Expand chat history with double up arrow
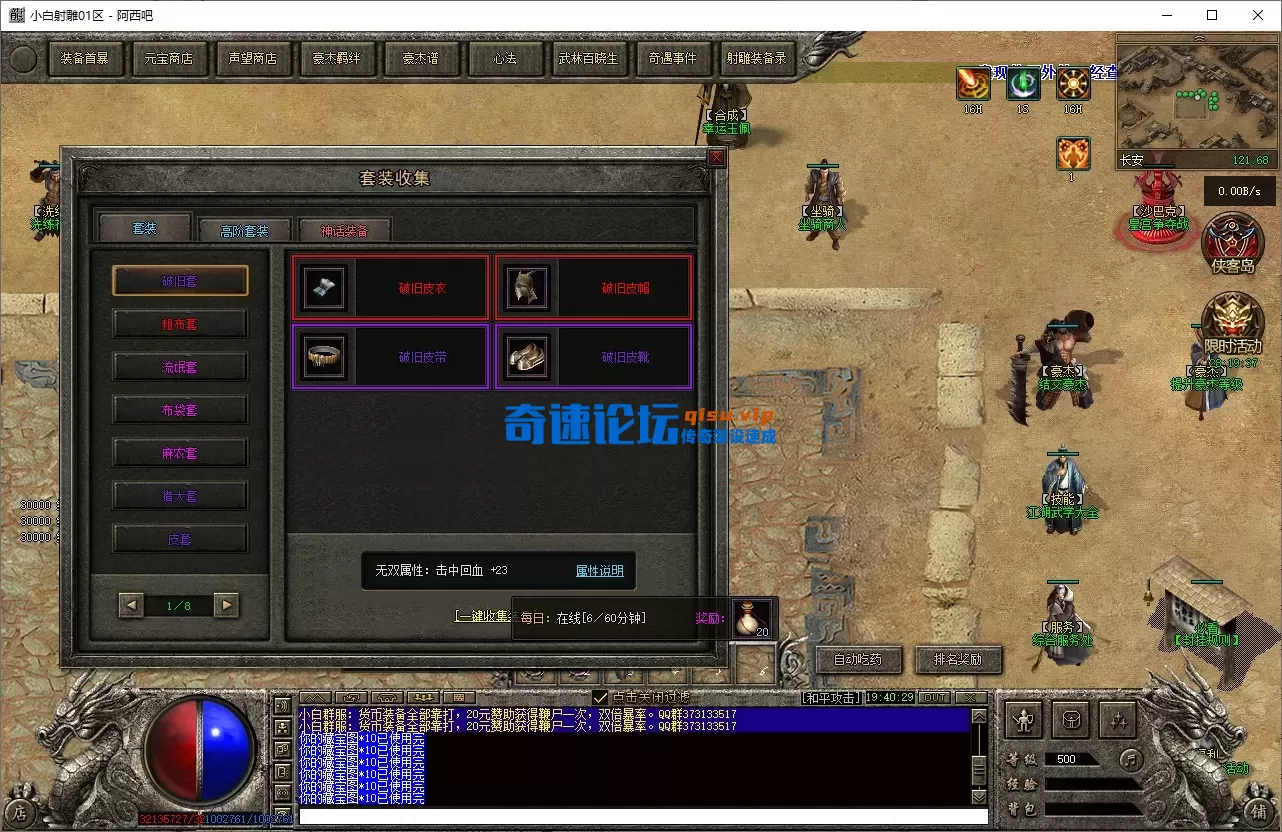 coord(314,696)
